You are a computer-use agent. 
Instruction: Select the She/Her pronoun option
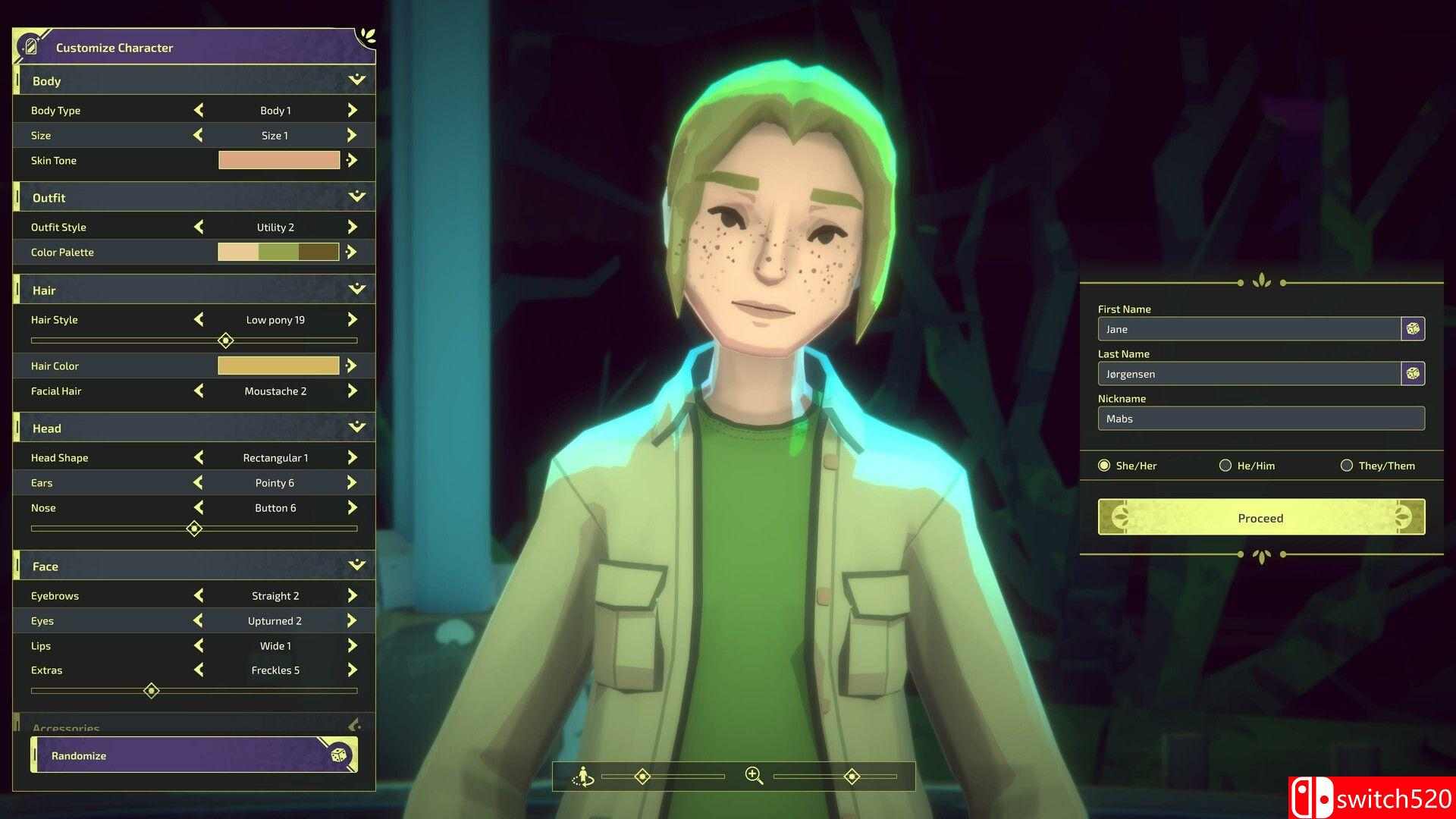pyautogui.click(x=1105, y=465)
